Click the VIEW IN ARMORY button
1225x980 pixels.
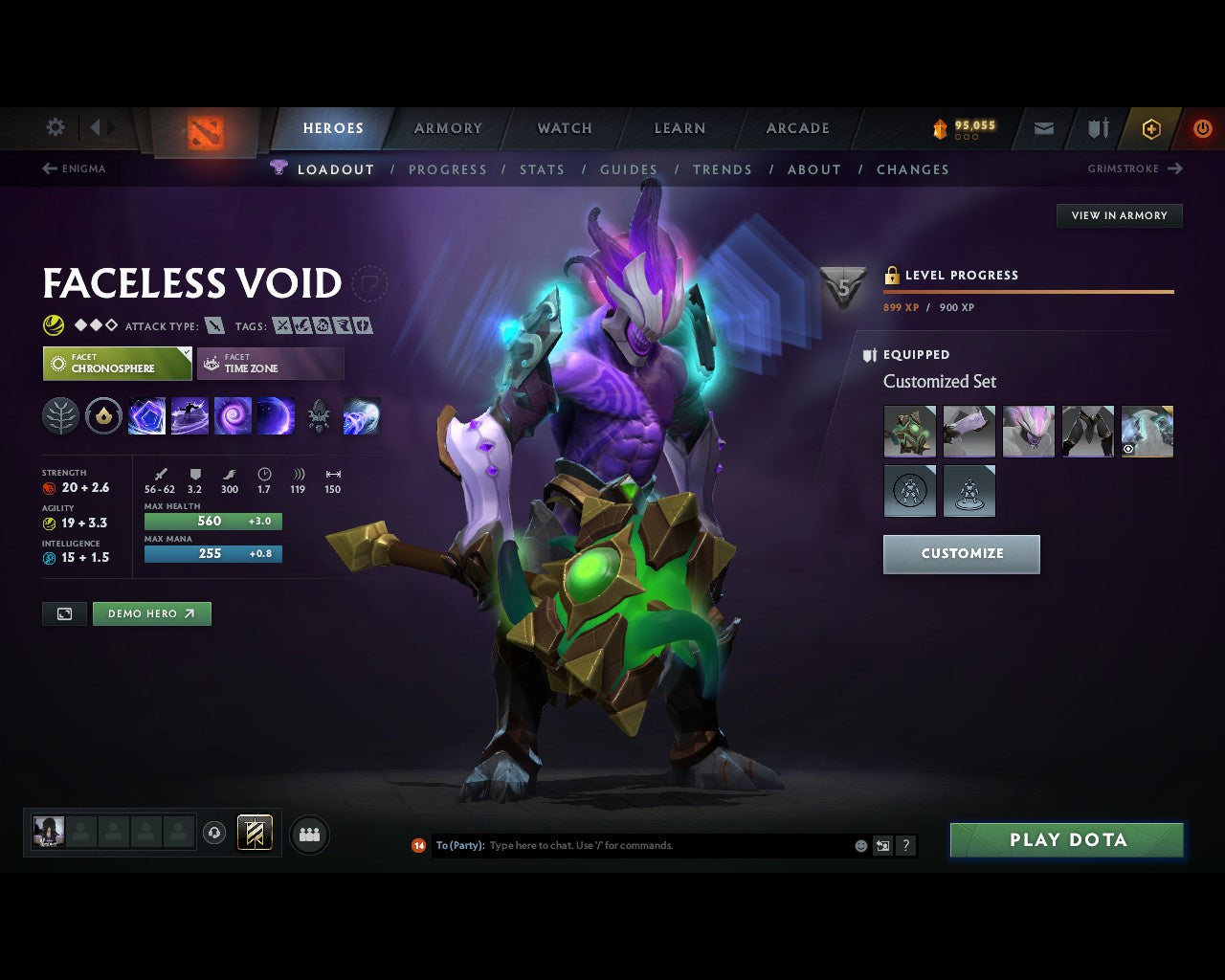[x=1119, y=215]
